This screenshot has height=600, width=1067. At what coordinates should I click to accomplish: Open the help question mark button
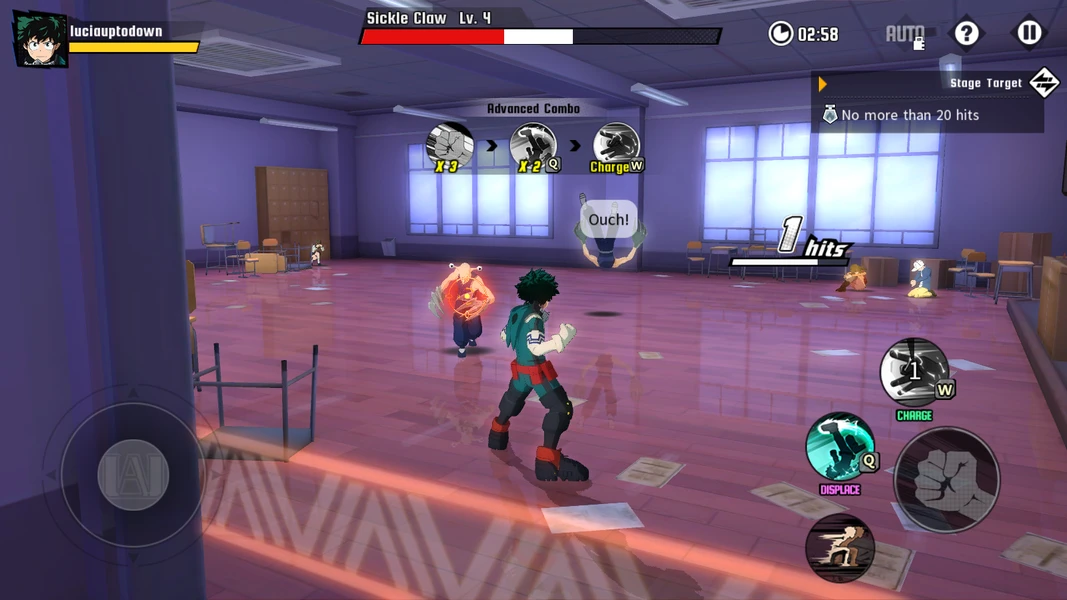coord(966,34)
